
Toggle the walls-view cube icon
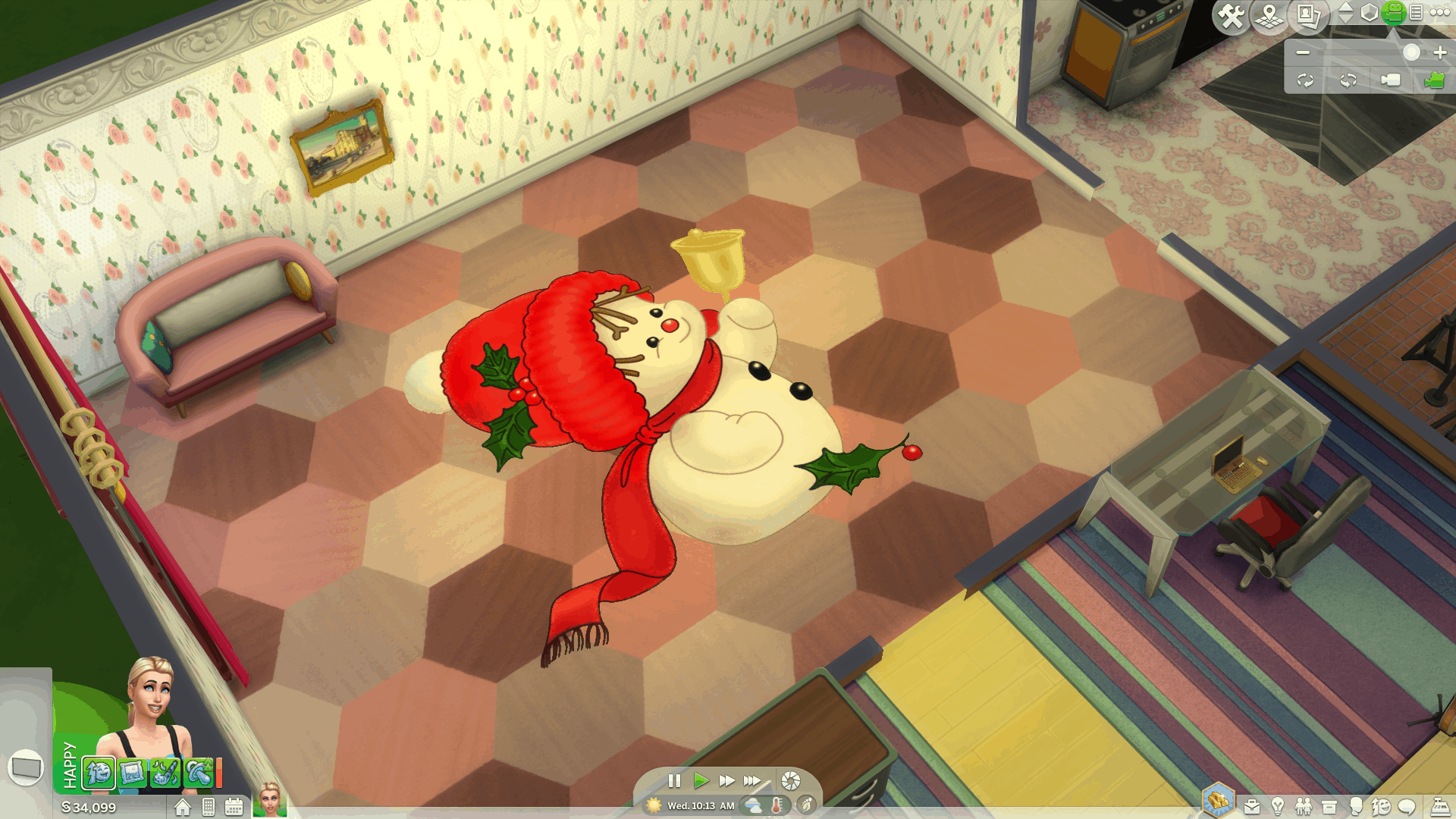coord(1369,13)
